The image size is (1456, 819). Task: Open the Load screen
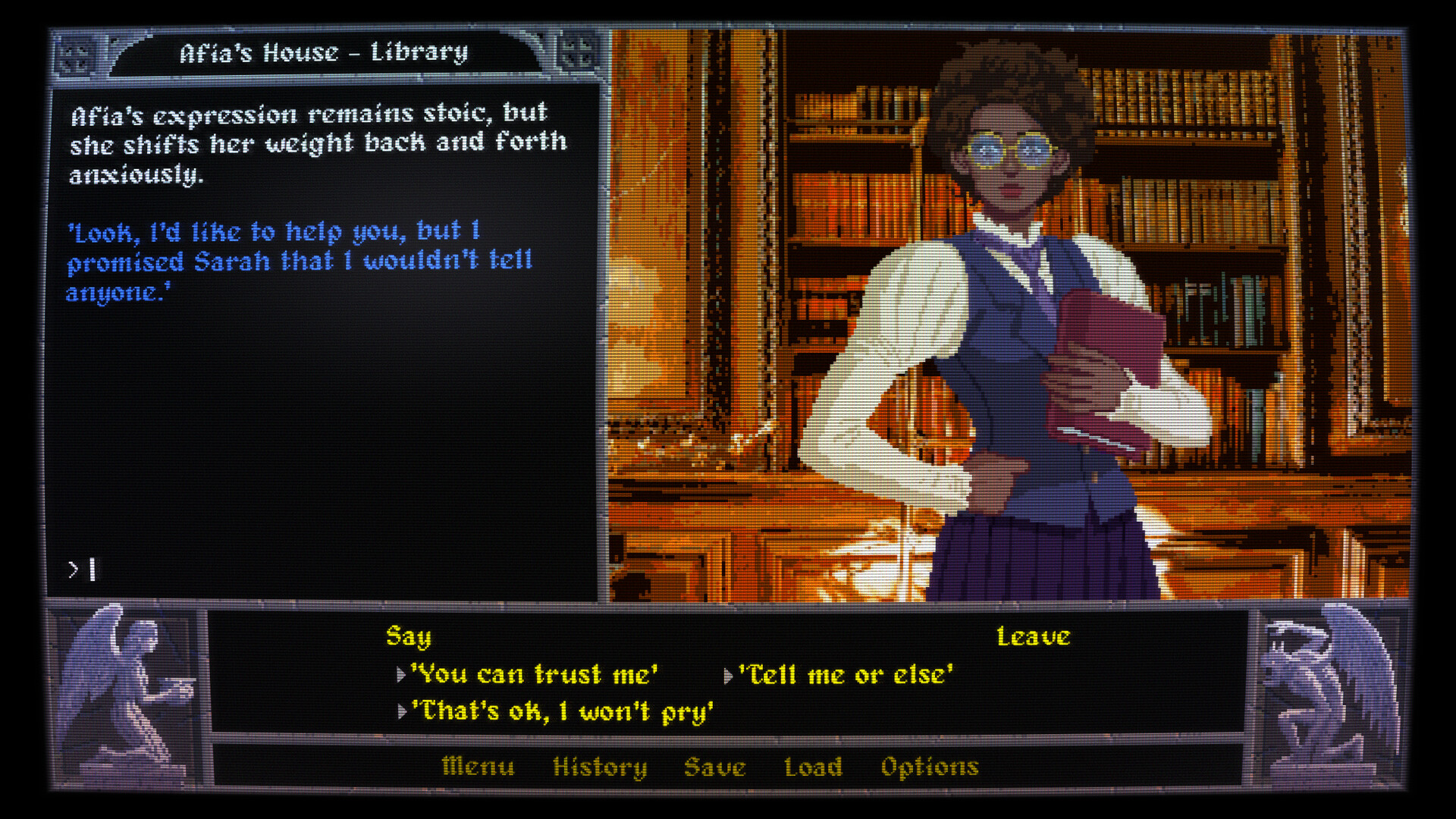point(814,767)
